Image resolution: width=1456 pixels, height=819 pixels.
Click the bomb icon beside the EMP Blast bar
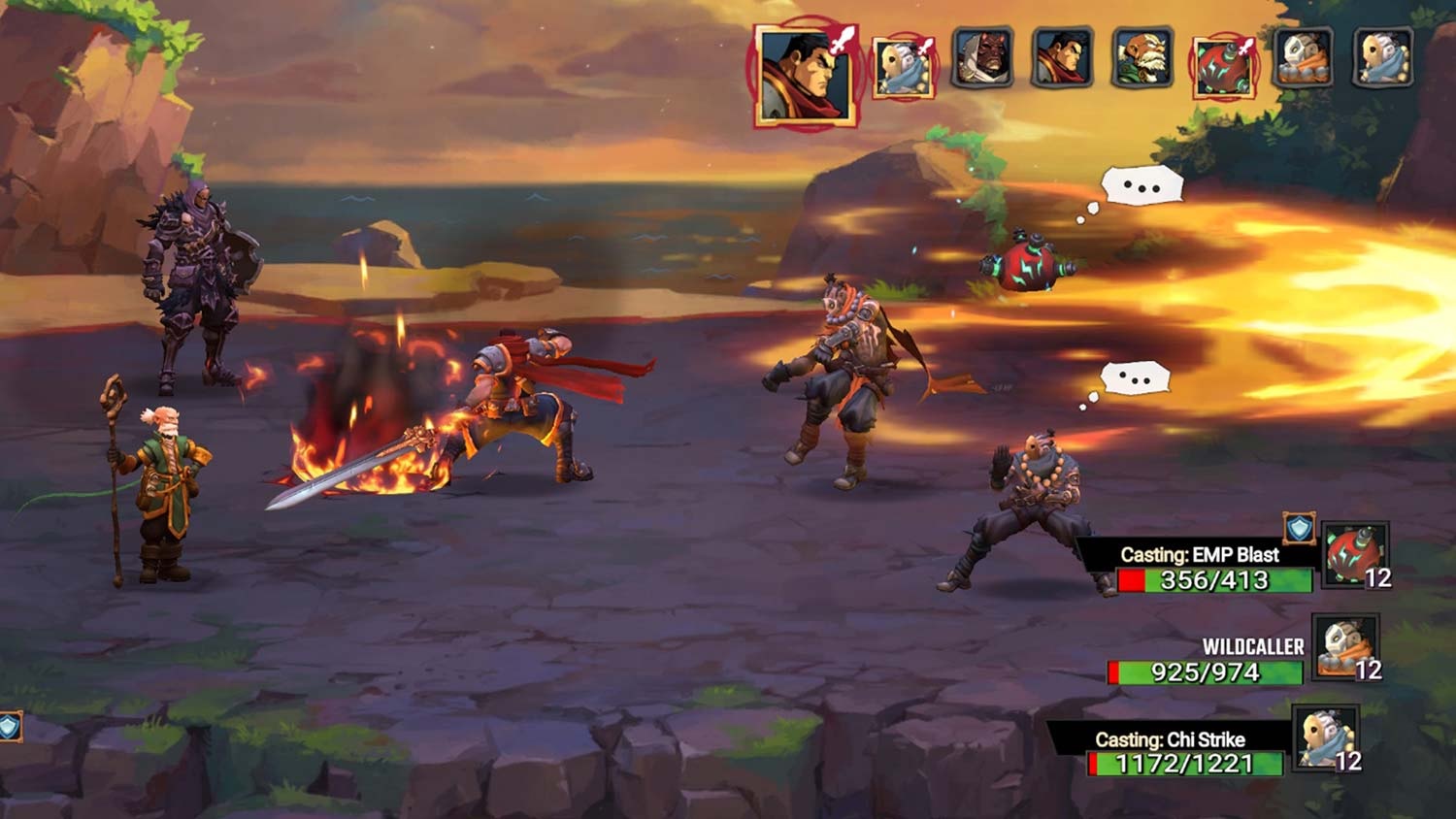tap(1357, 556)
